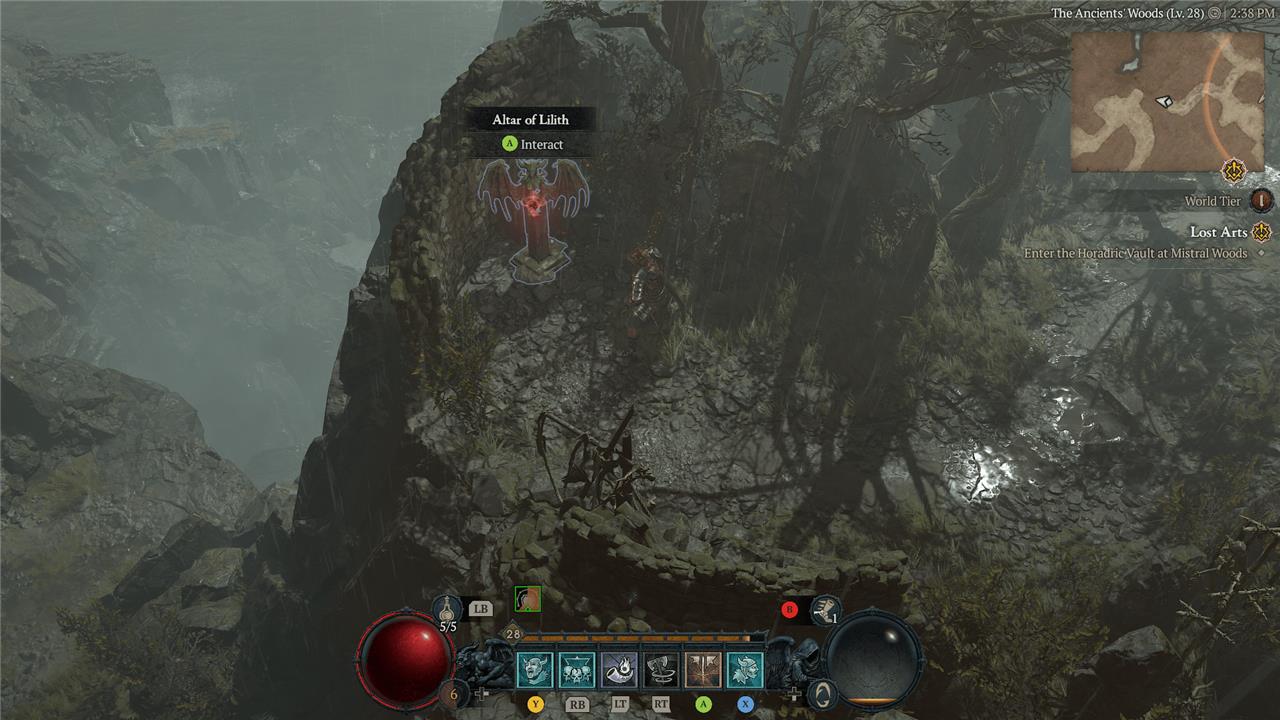Image resolution: width=1280 pixels, height=720 pixels.
Task: Activate the three skulls skill
Action: tap(577, 670)
